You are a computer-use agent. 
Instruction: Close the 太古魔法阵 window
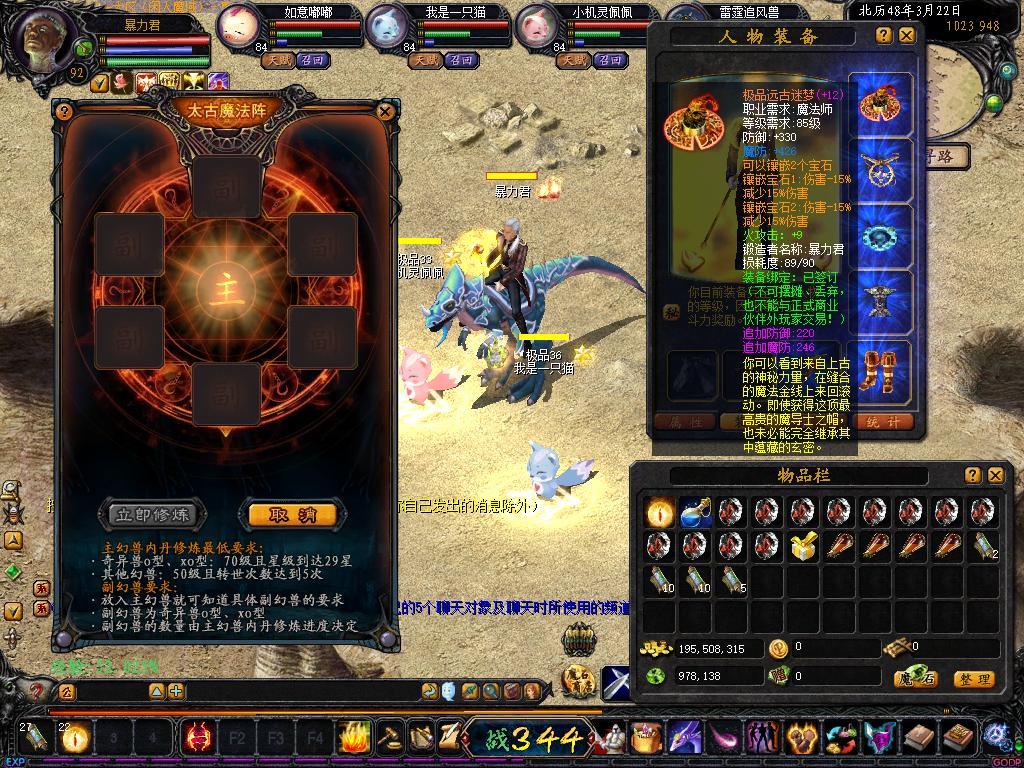point(386,112)
